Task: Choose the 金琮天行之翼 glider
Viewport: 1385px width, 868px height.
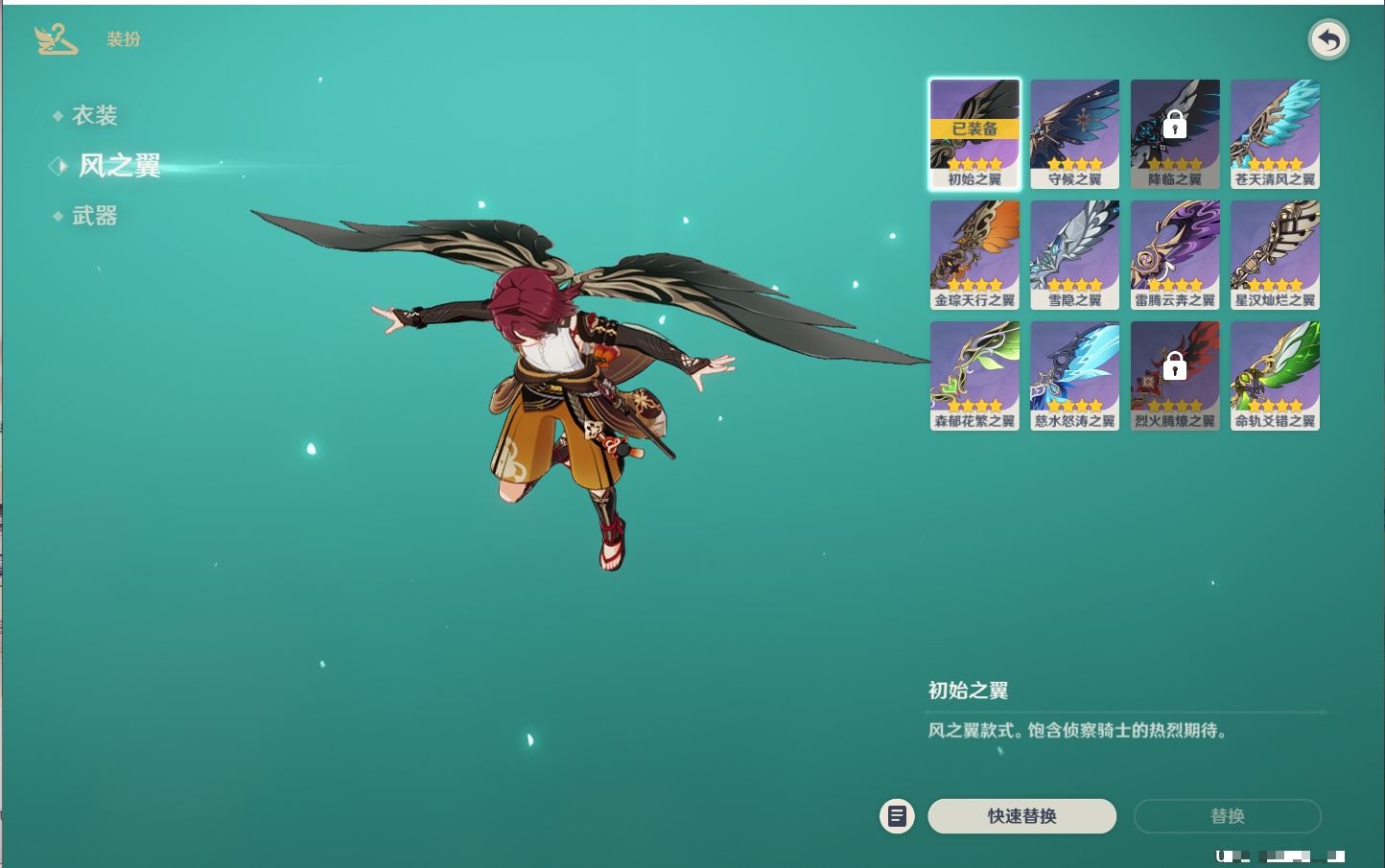Action: pos(974,254)
